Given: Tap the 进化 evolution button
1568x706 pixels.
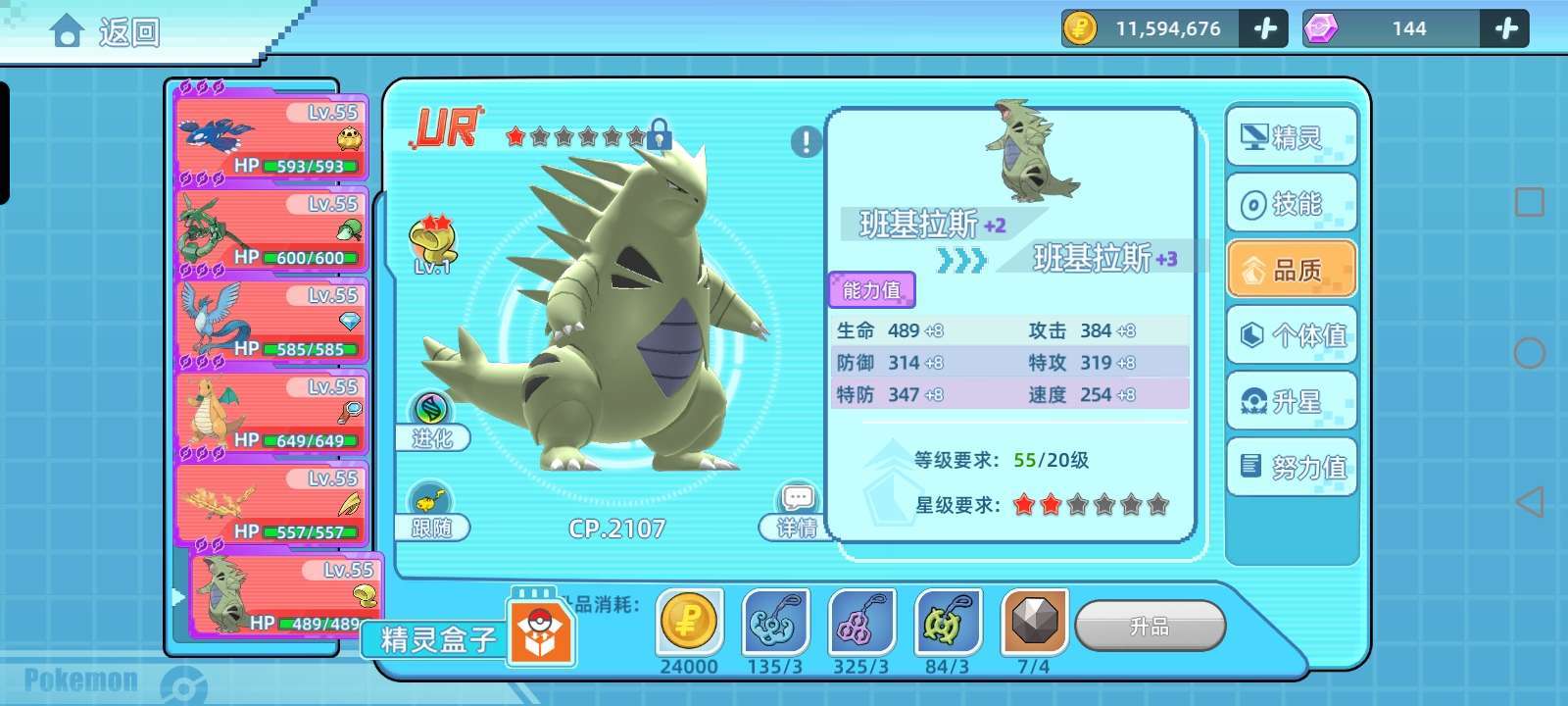Looking at the screenshot, I should click(x=431, y=423).
